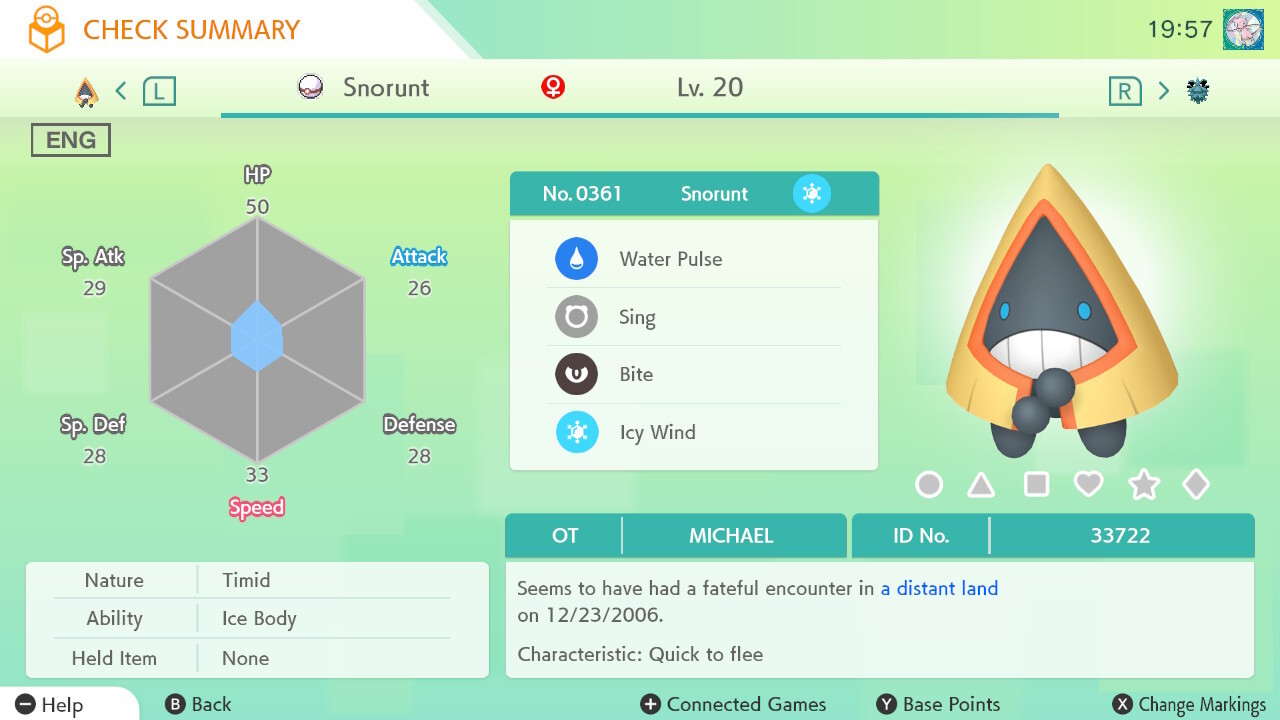1280x720 pixels.
Task: Click the Ice type icon beside Snorunt
Action: tap(812, 193)
